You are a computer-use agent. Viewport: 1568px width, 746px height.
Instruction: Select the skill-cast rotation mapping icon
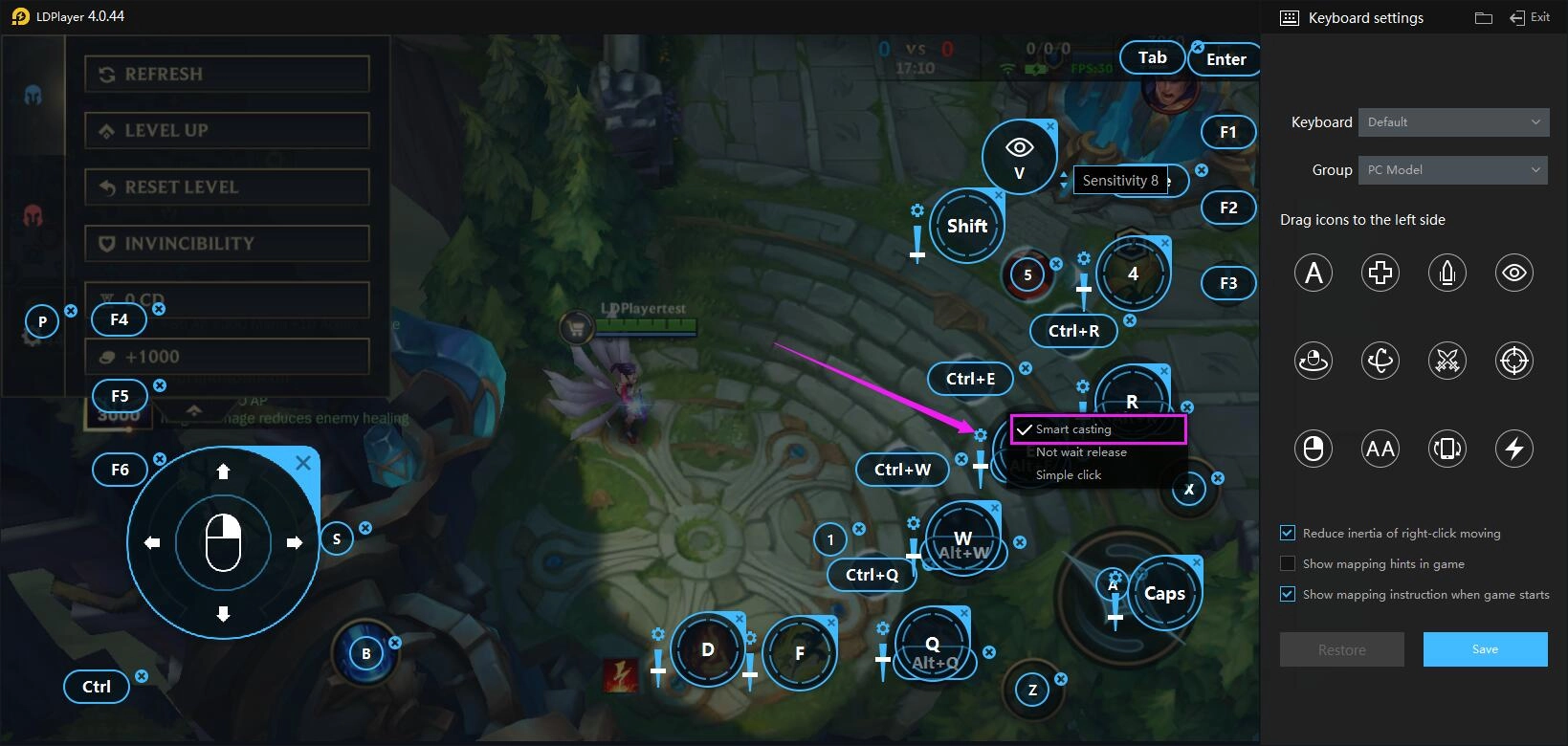coord(1380,361)
